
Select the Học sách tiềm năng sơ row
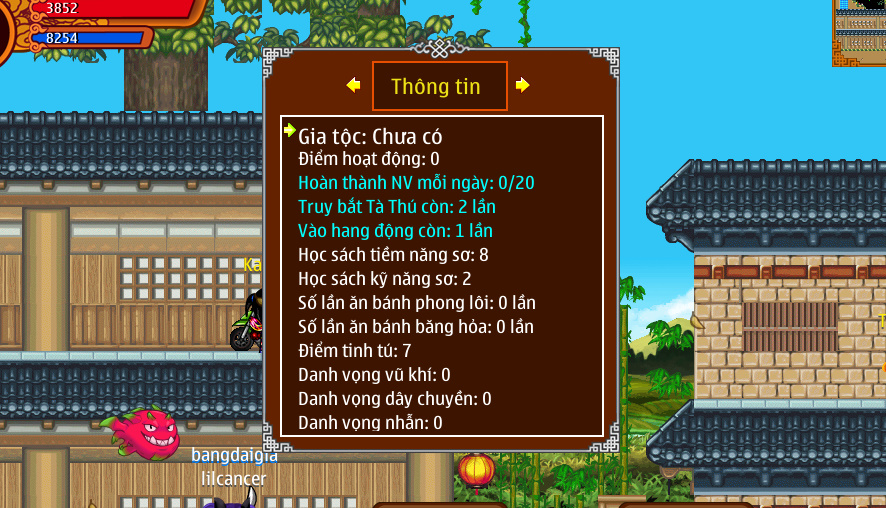[x=393, y=255]
